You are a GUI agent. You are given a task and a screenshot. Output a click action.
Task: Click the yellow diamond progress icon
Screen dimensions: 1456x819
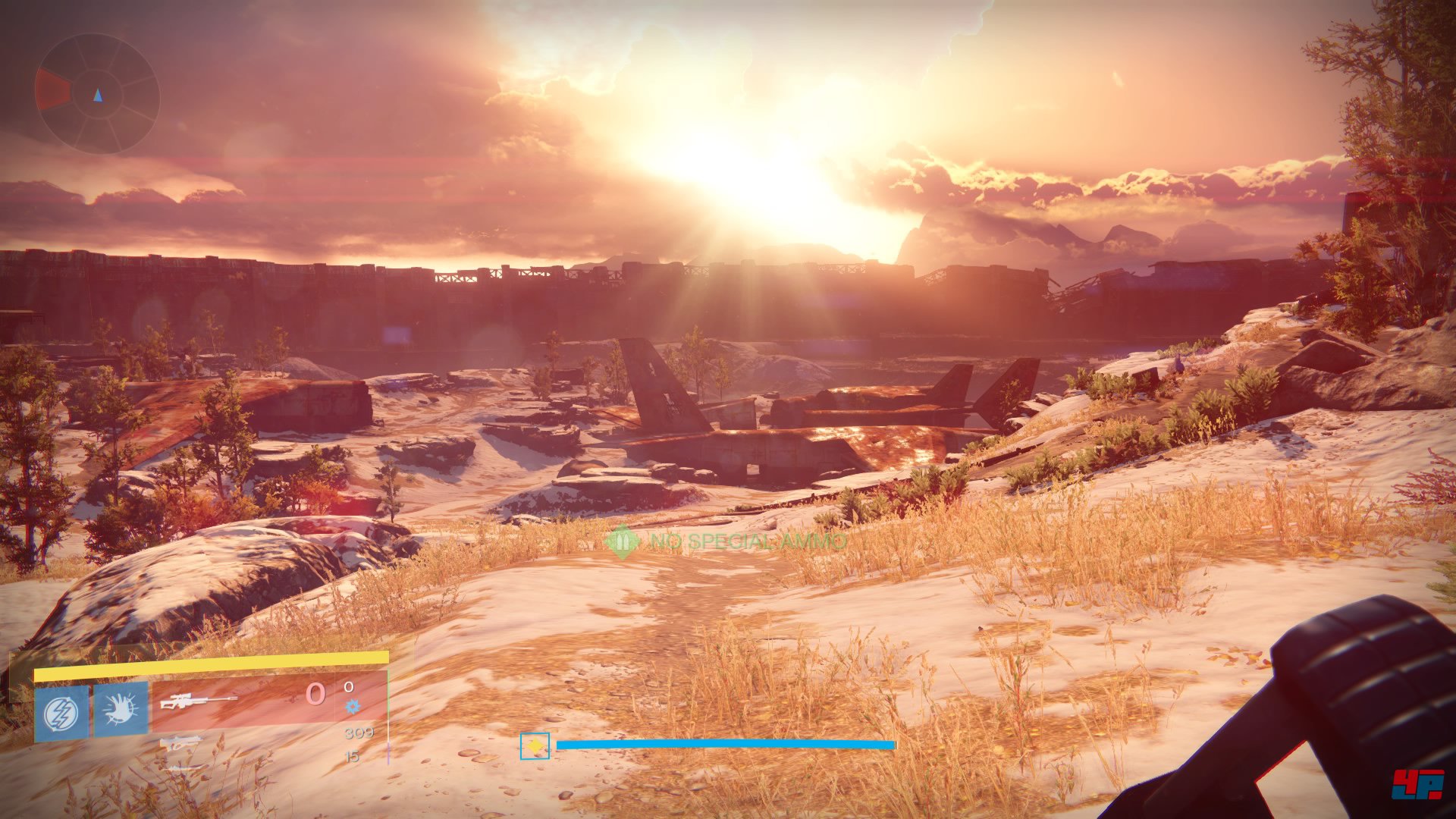click(535, 746)
